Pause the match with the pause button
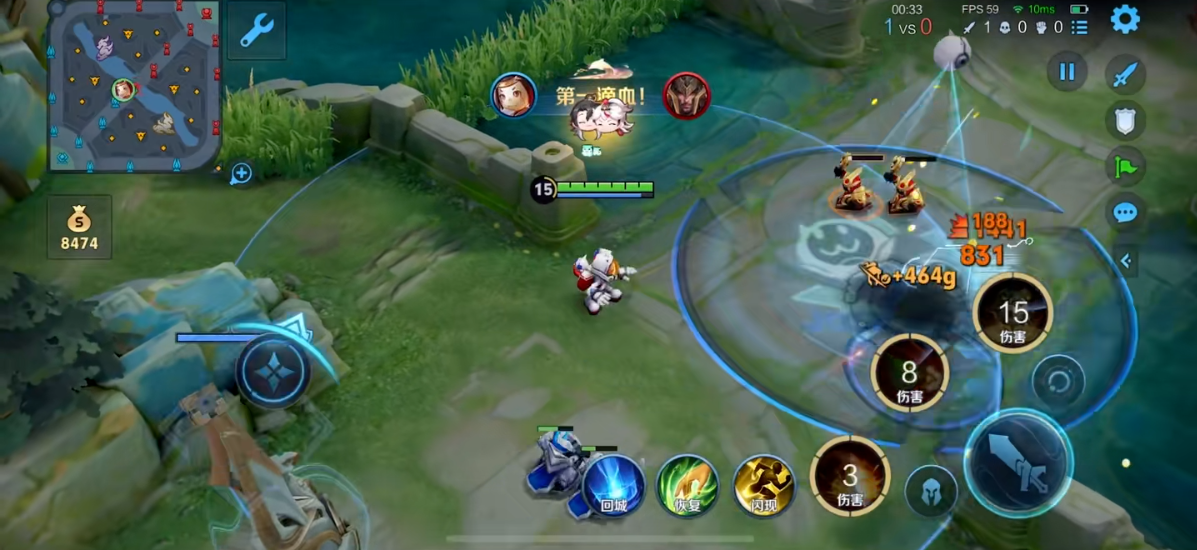Viewport: 1197px width, 550px height. pos(1067,72)
